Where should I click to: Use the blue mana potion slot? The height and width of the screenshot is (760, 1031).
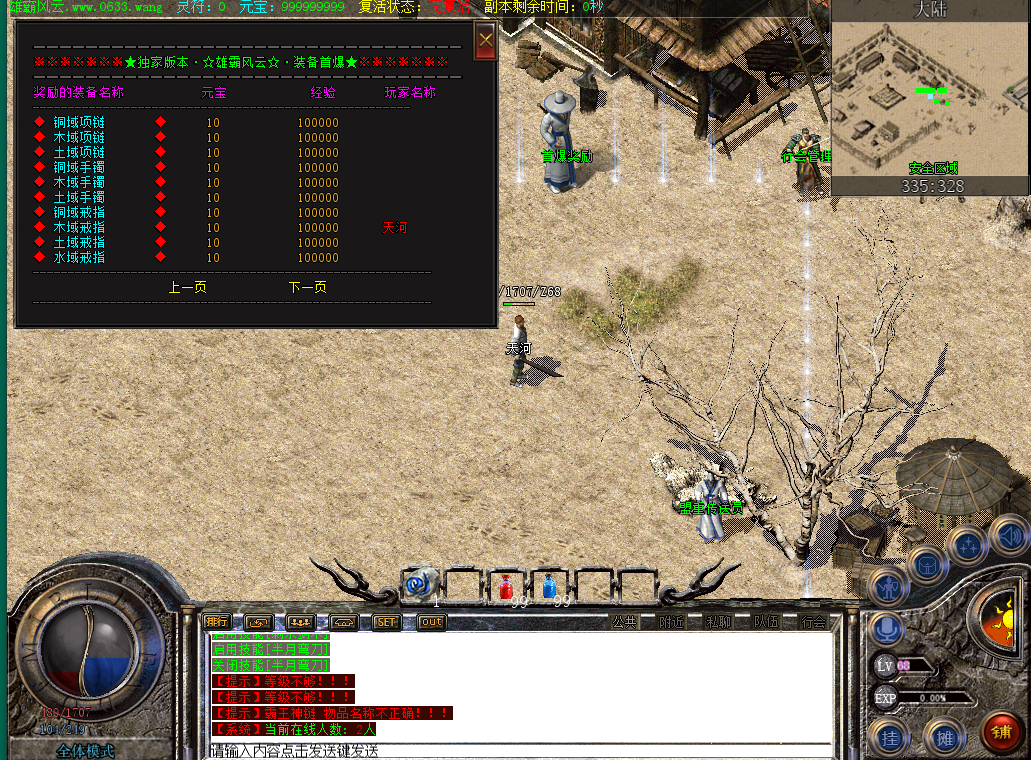pos(550,586)
